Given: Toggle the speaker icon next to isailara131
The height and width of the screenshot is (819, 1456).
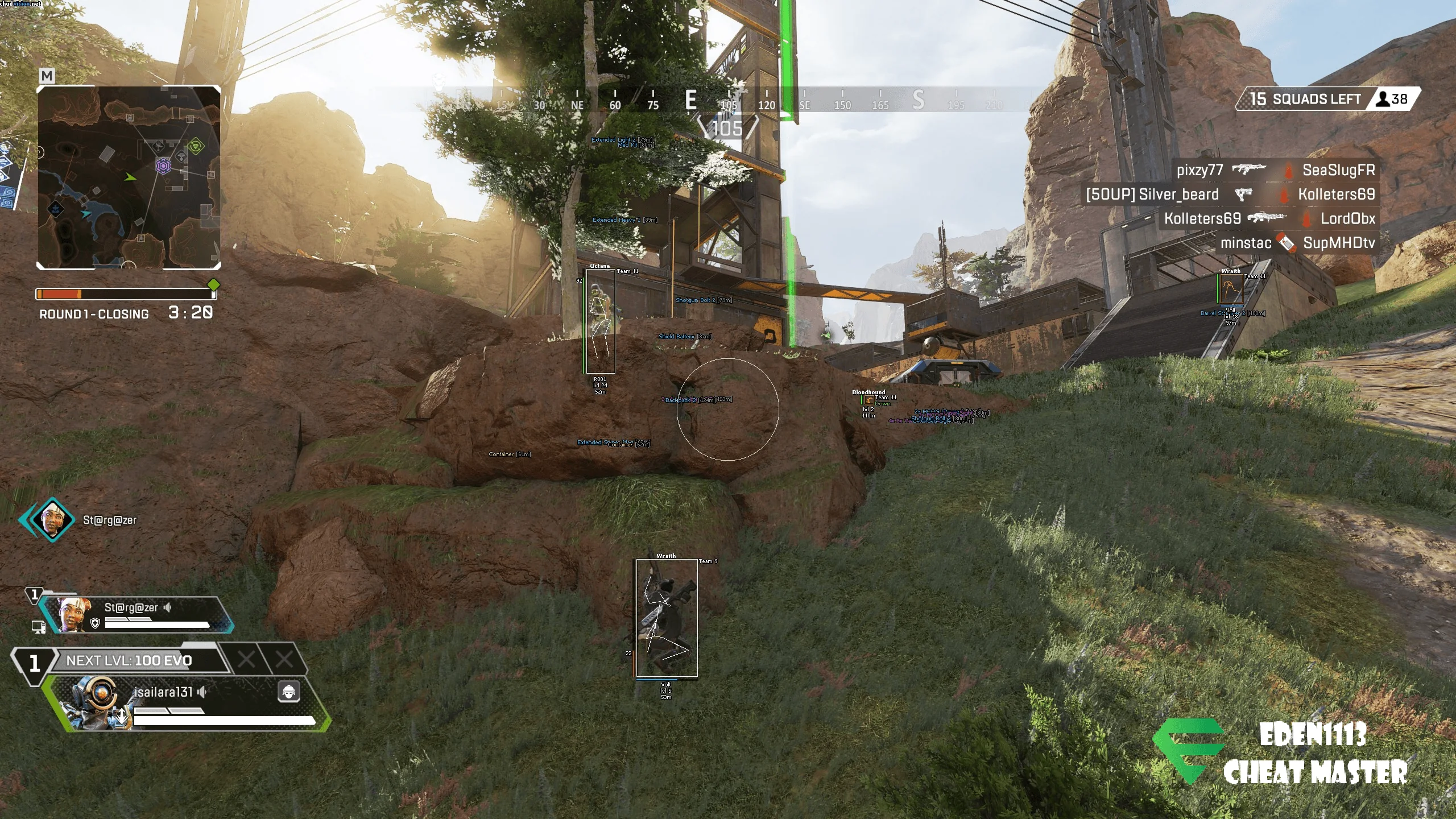Looking at the screenshot, I should (202, 692).
